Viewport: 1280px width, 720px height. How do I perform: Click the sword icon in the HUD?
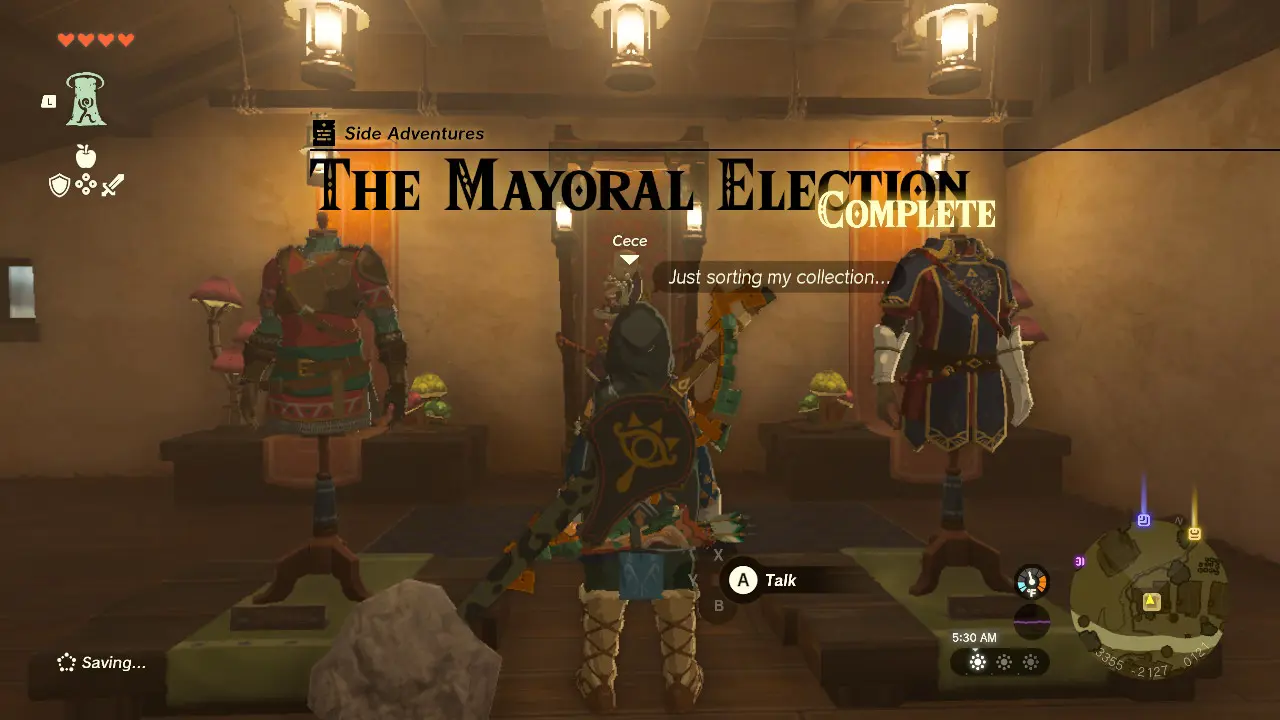[111, 184]
